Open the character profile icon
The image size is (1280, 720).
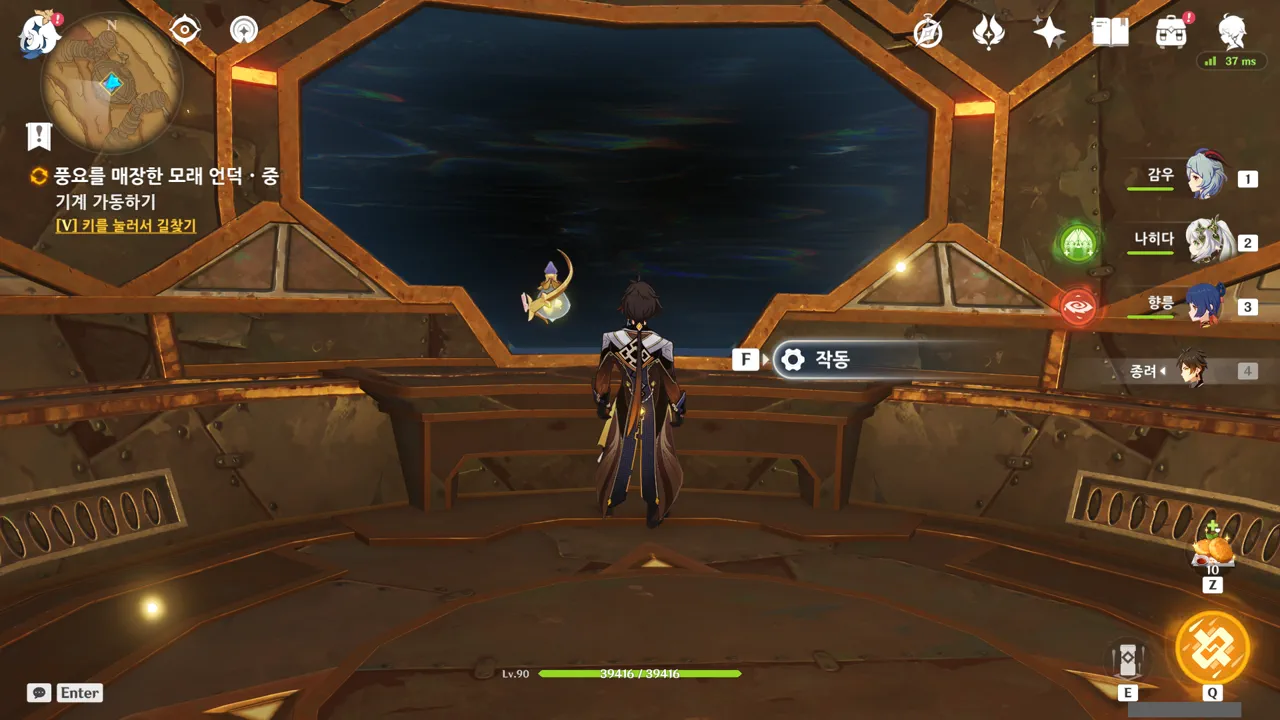(x=1232, y=33)
